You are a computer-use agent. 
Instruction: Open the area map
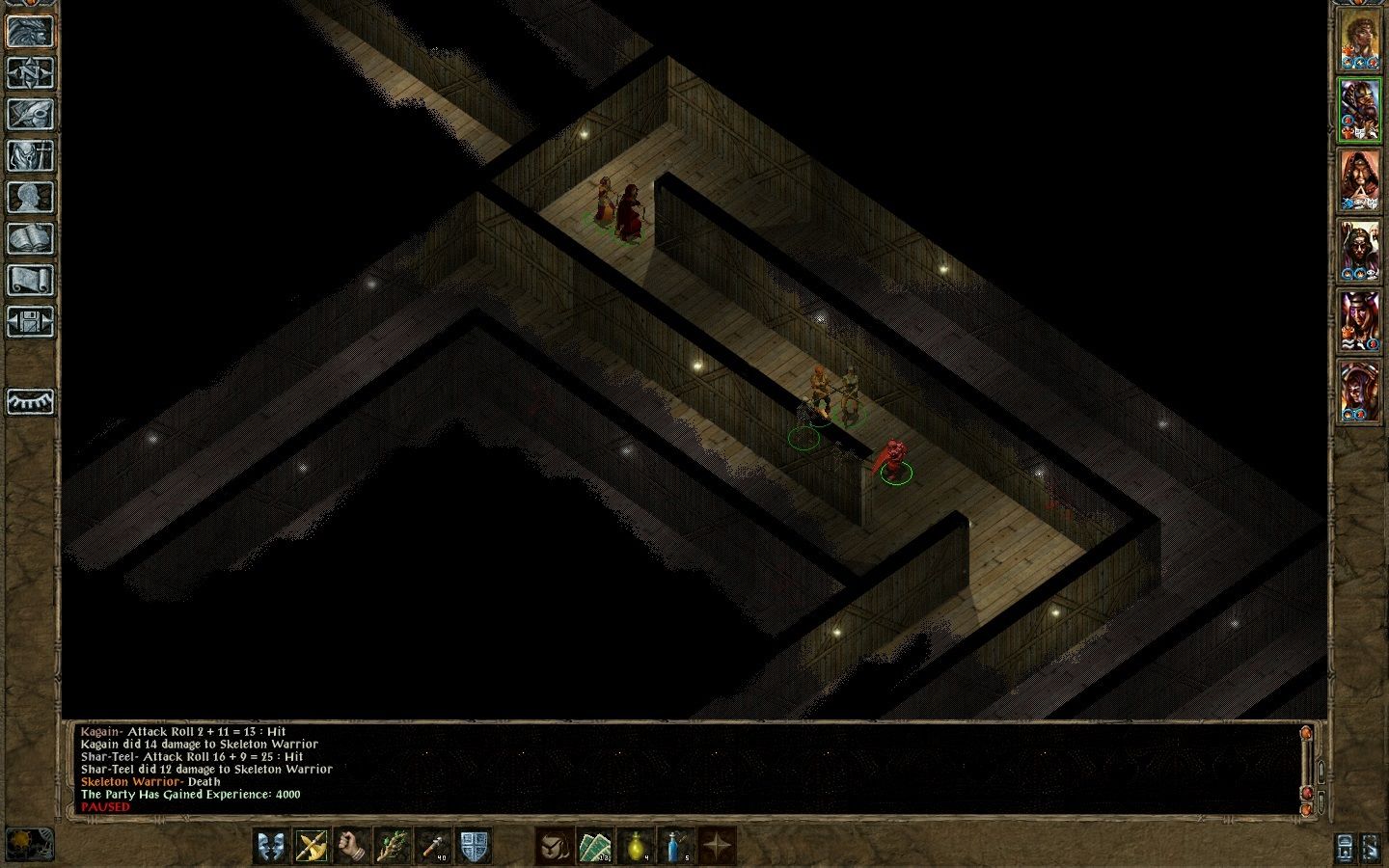pos(30,72)
